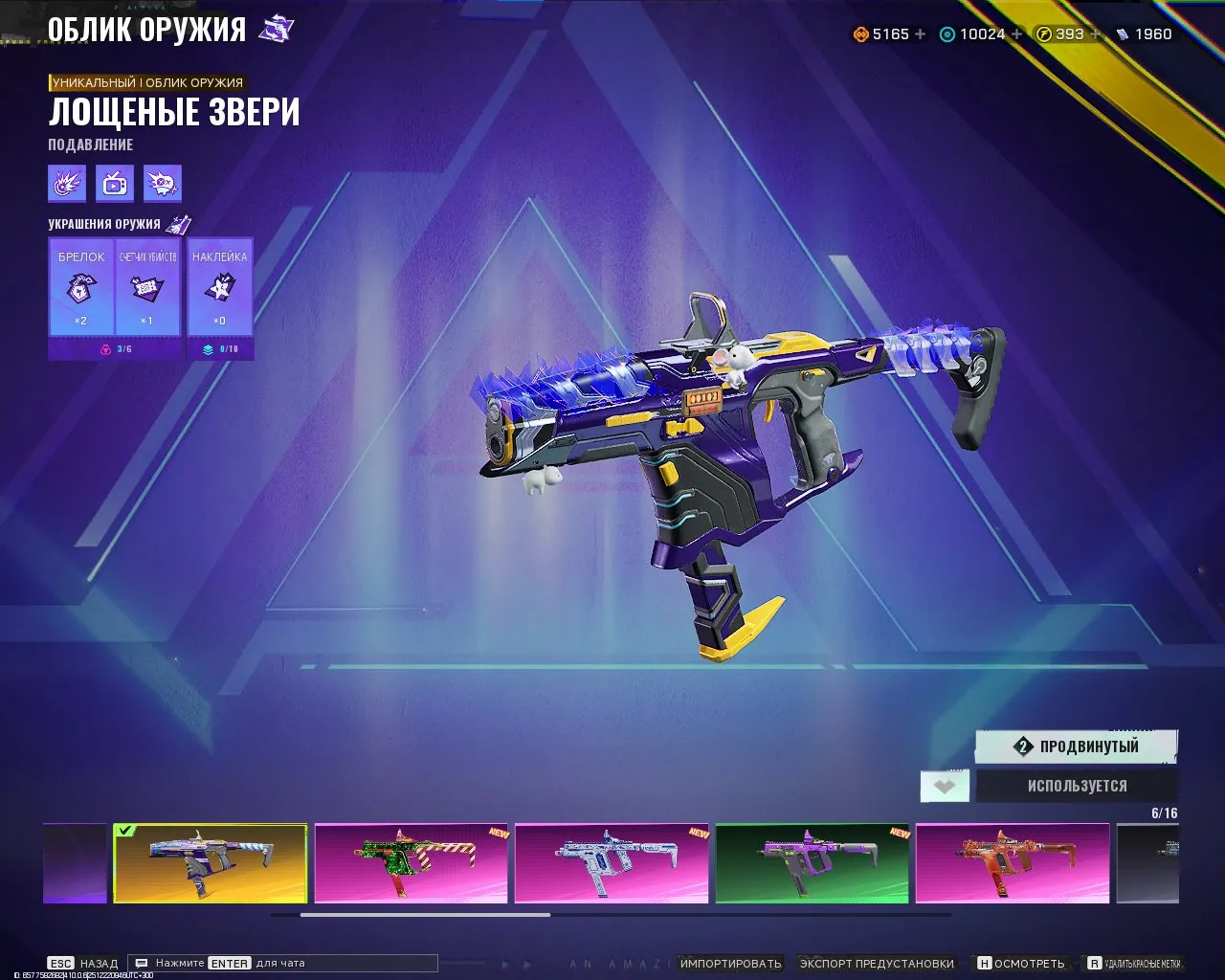Open the Счётчик убийств kill counter slot

tap(147, 287)
